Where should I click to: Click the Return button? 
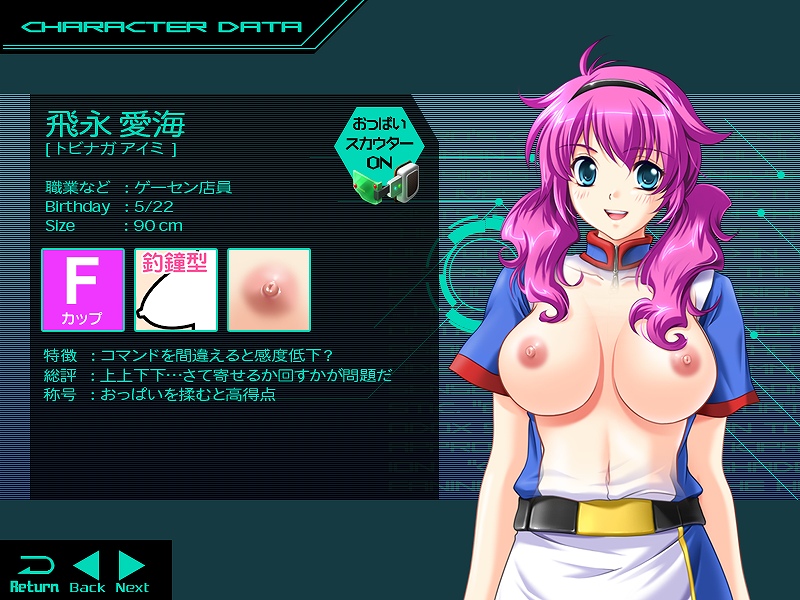pyautogui.click(x=34, y=572)
